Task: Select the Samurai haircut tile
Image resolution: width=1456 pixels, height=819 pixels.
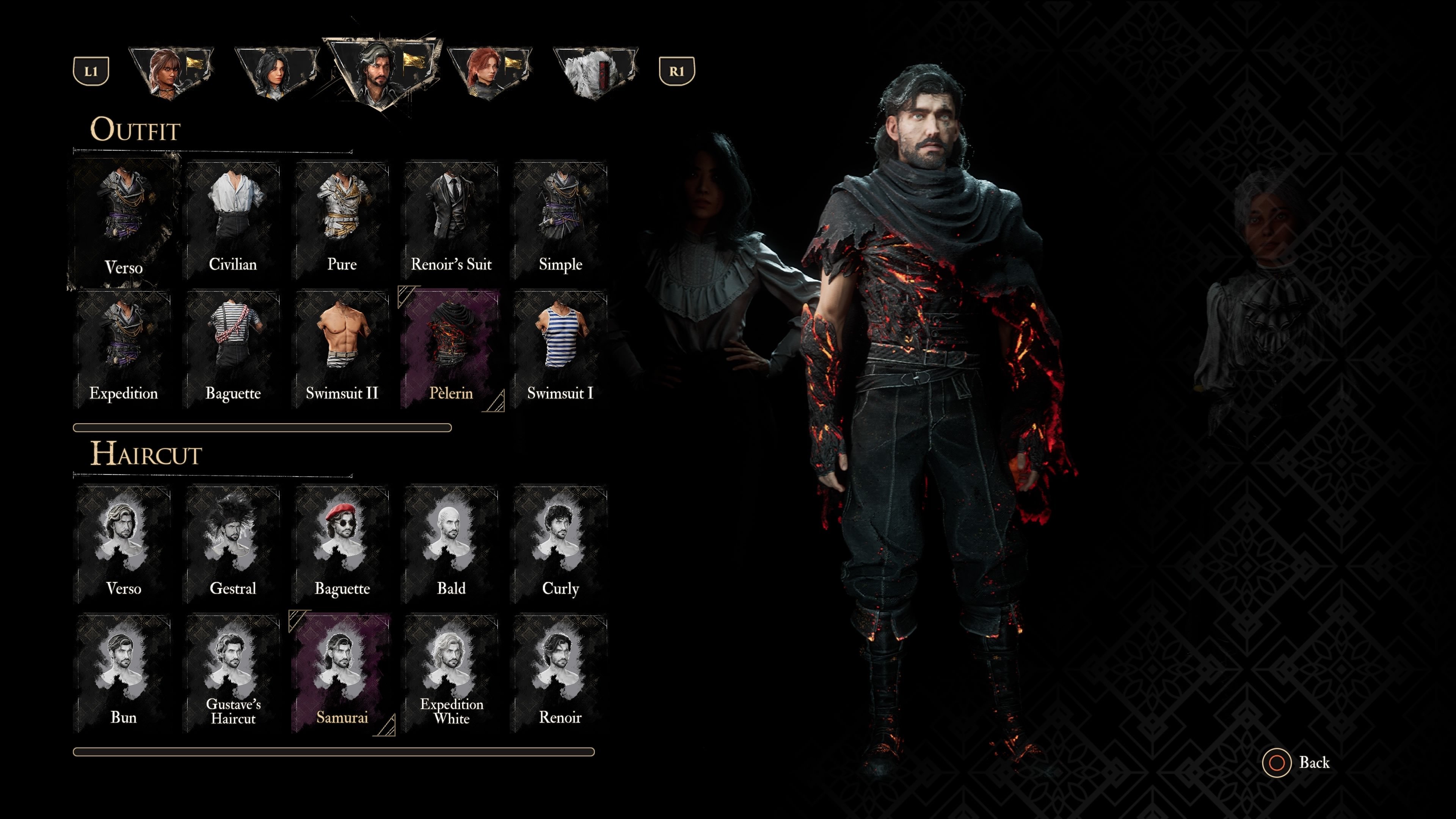Action: 342,673
